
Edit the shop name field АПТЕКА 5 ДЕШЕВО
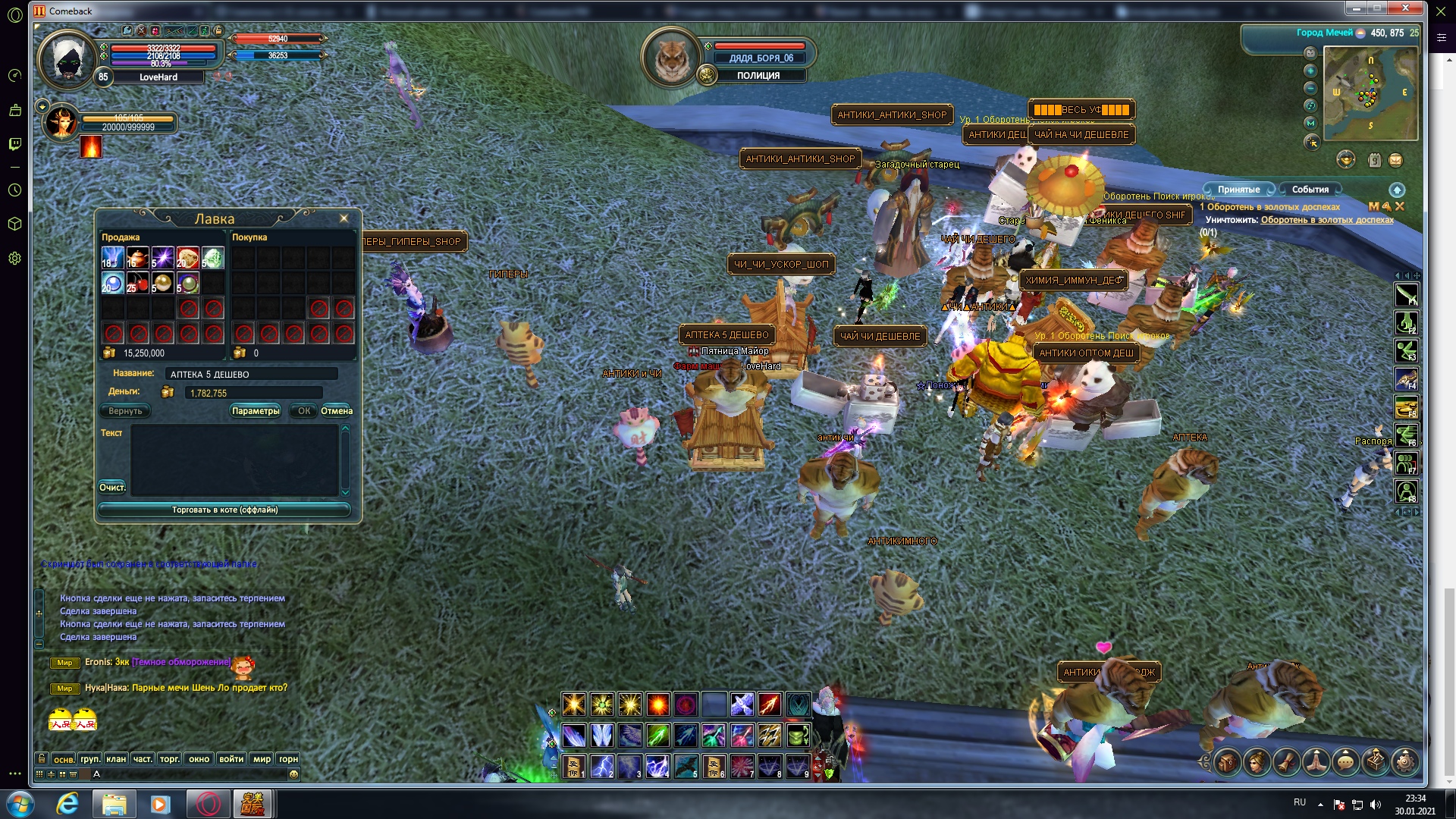tap(252, 374)
